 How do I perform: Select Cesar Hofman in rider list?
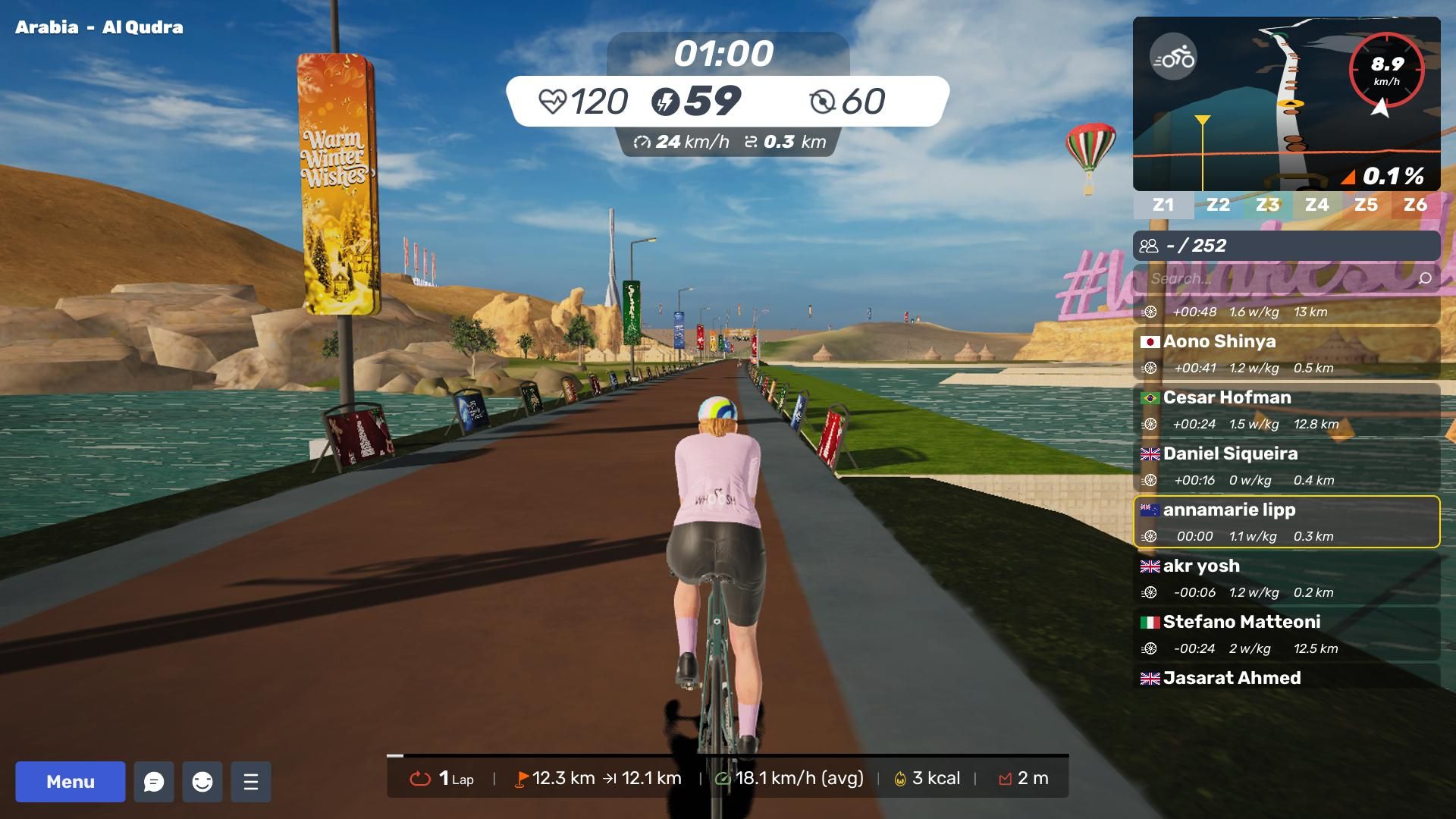pos(1286,409)
